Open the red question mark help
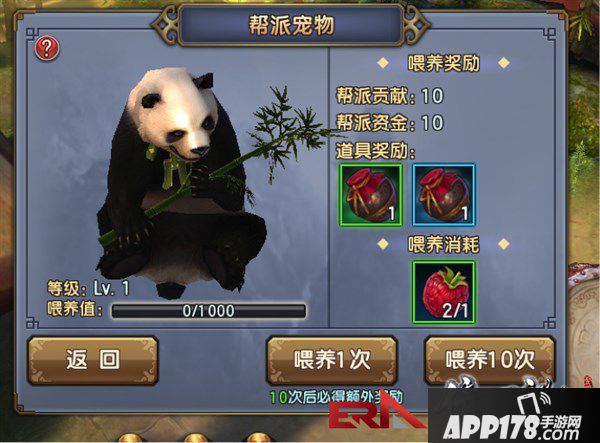Image resolution: width=600 pixels, height=443 pixels. point(45,47)
